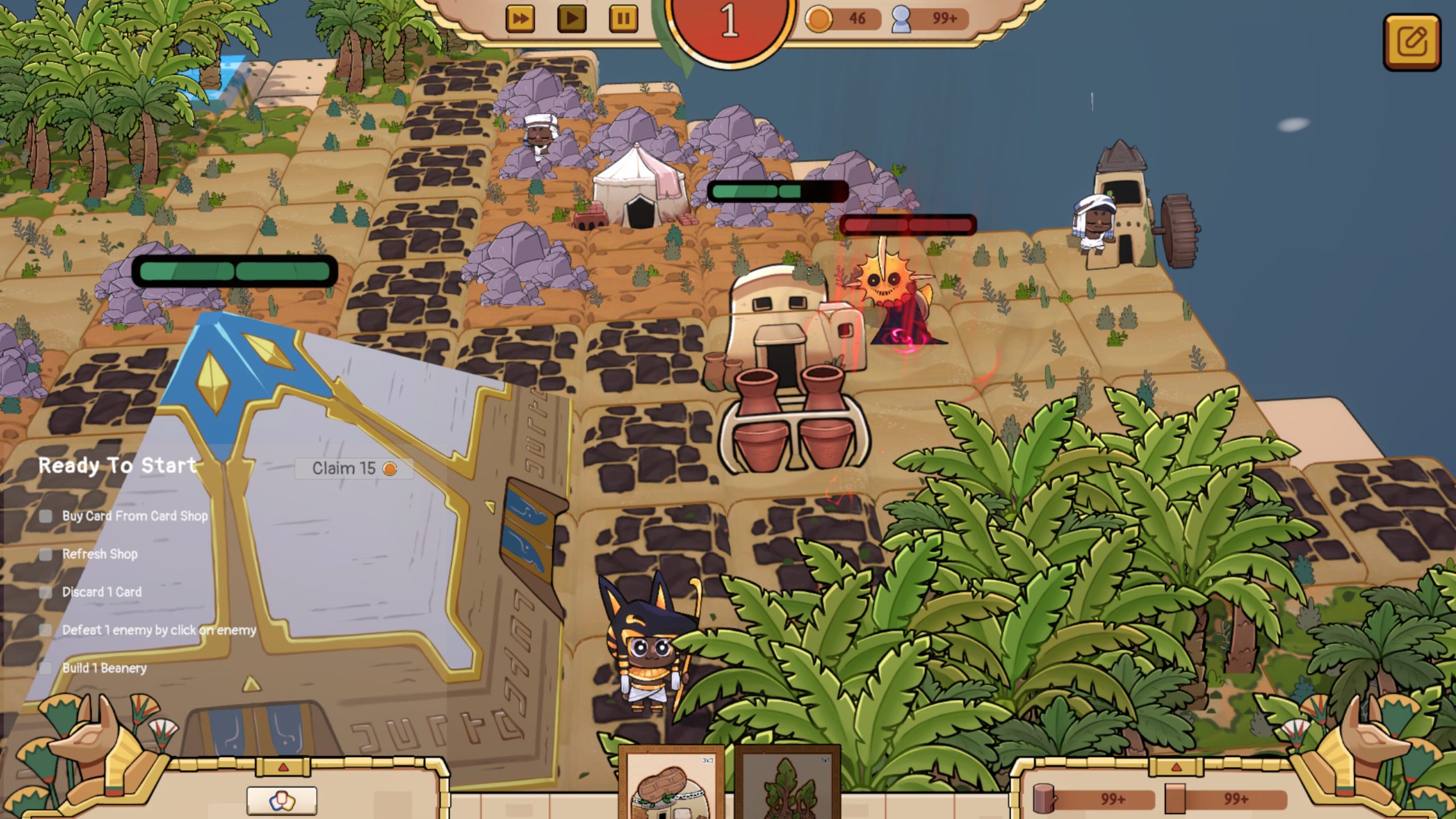The image size is (1456, 819).
Task: Expand the left panel with red arrow
Action: tap(283, 768)
